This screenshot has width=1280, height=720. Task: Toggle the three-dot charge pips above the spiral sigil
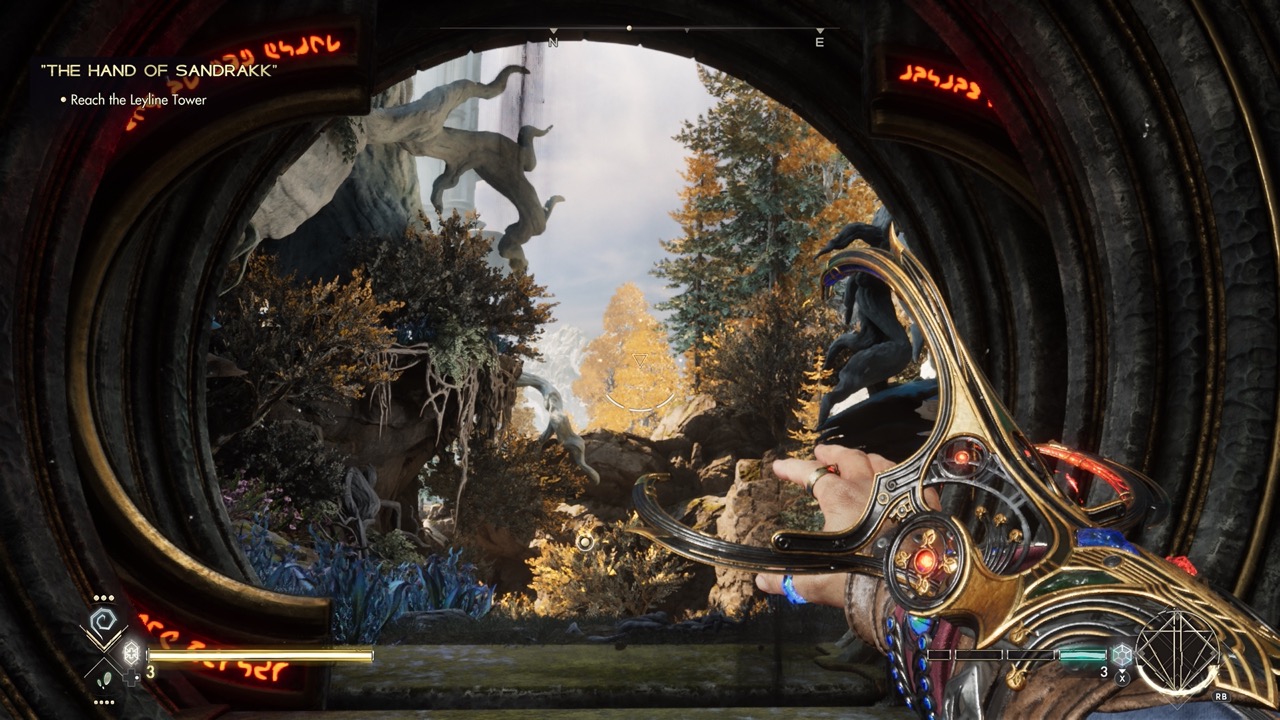[x=103, y=598]
